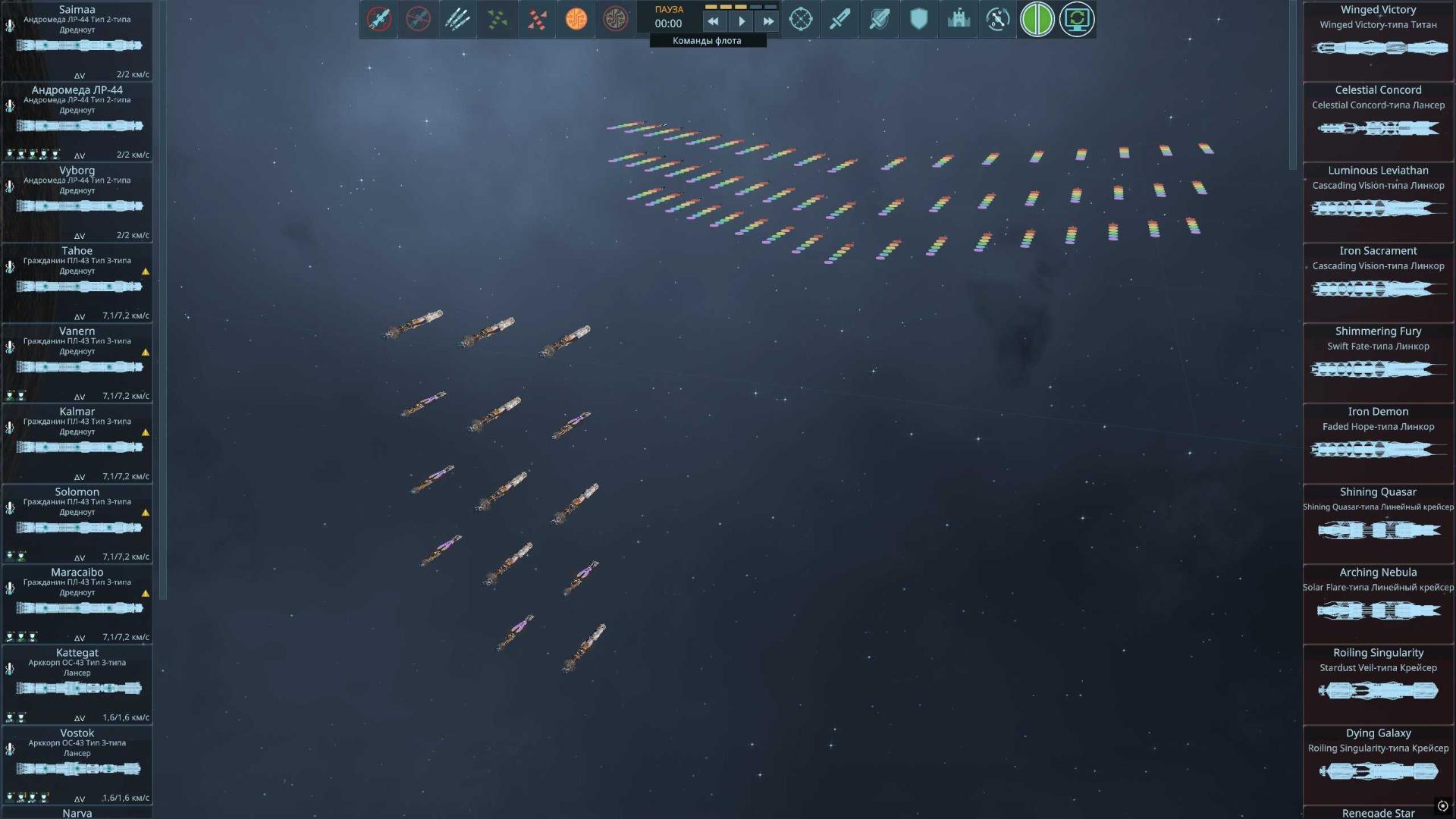
Task: Slow down time with the rewind arrows
Action: coord(713,22)
